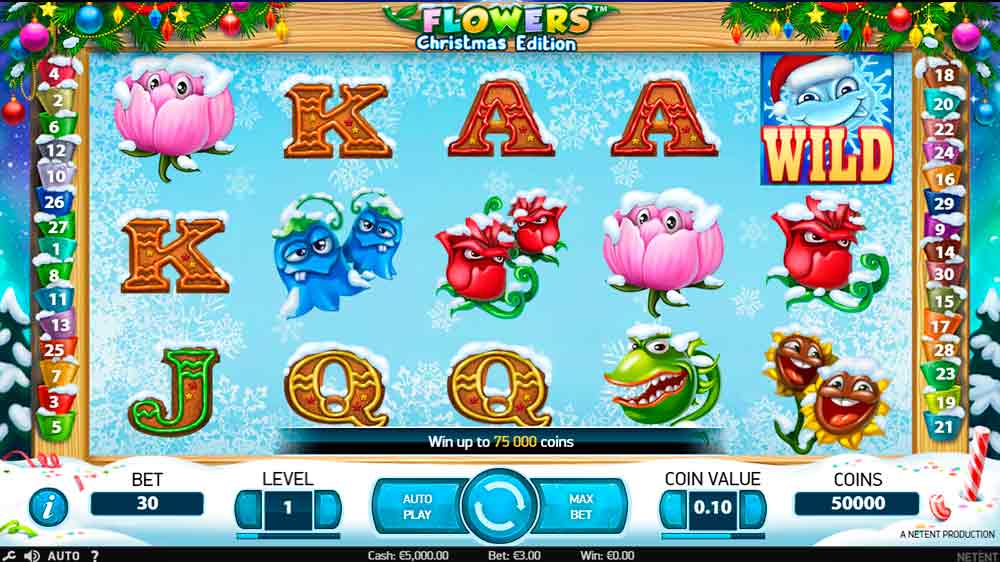
Task: Raise the coin value
Action: [751, 509]
